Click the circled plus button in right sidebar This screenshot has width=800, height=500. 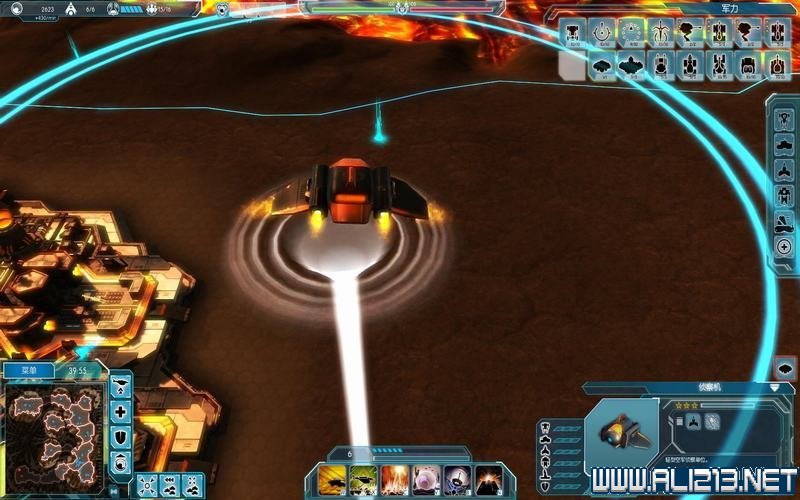tap(784, 246)
